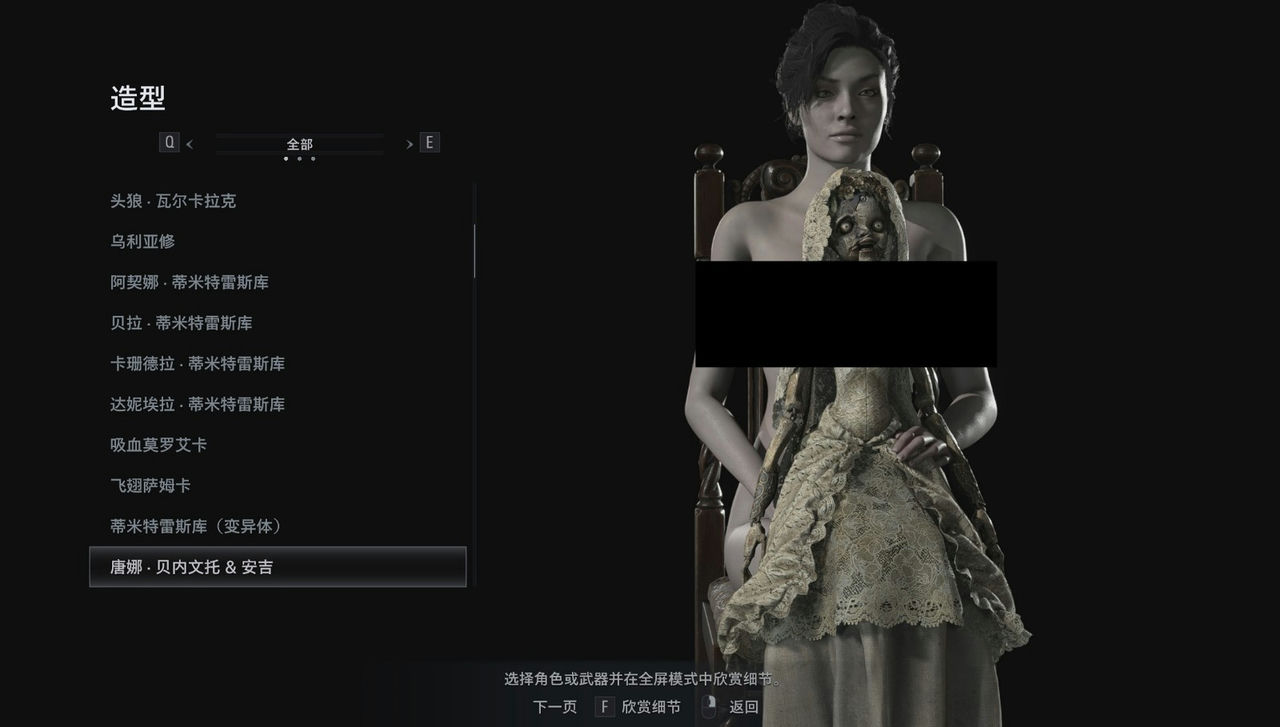
Task: Open 阿契娜 · 蒂米特雷斯库 entry
Action: [x=189, y=283]
